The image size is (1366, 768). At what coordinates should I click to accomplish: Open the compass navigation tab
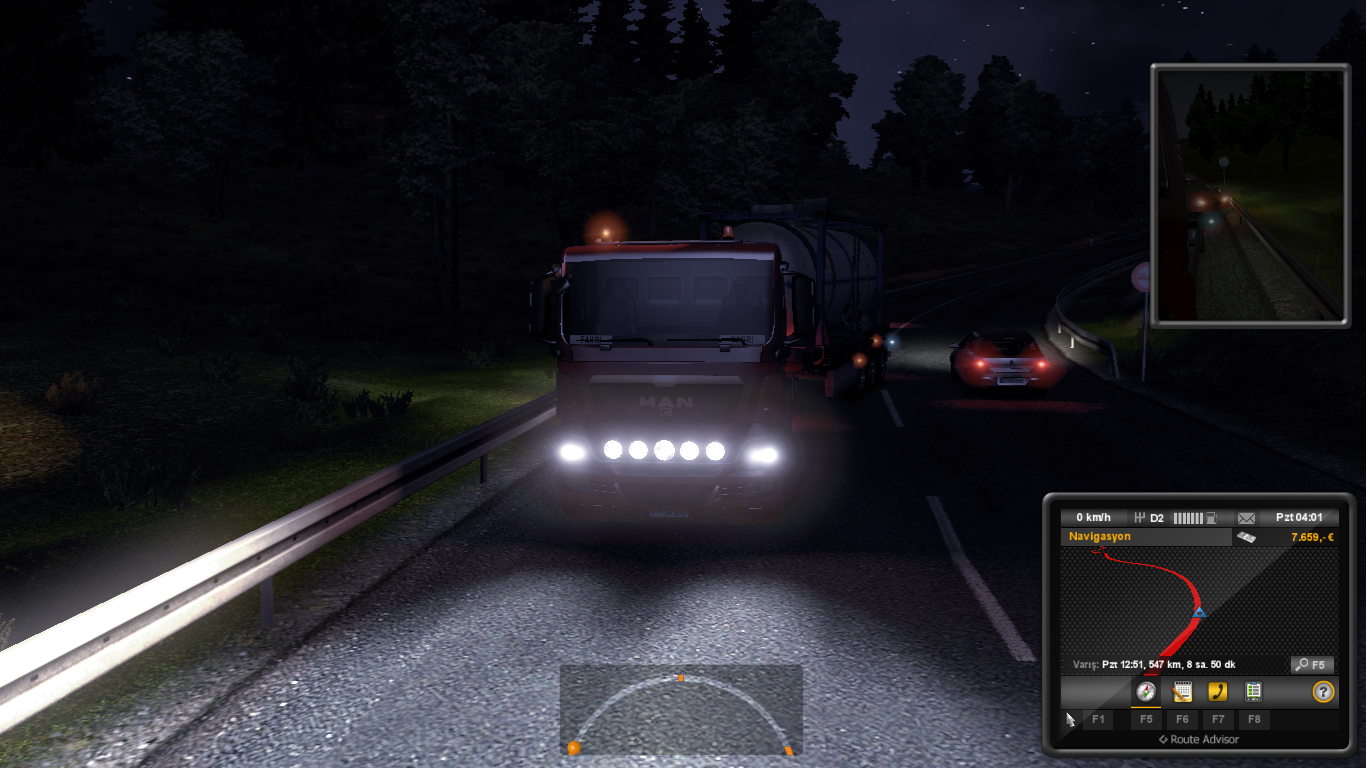click(1146, 691)
